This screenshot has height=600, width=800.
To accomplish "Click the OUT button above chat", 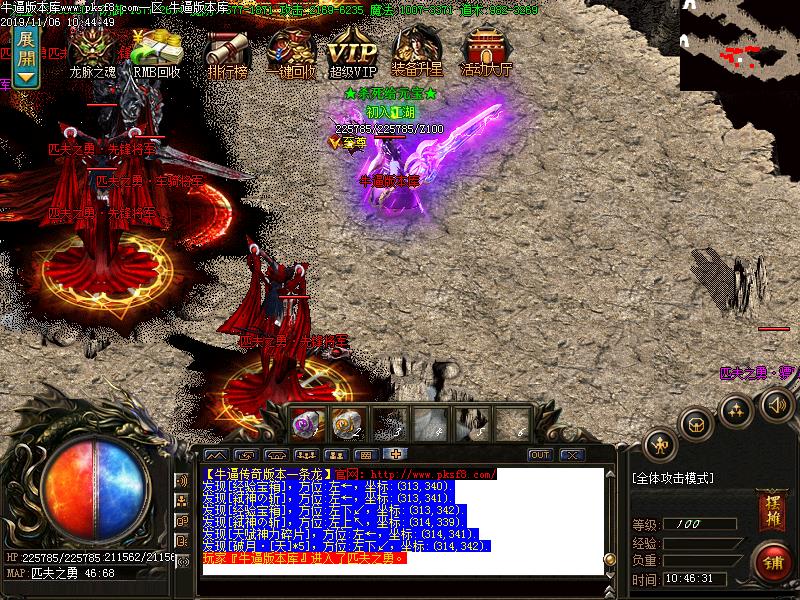I will point(540,455).
